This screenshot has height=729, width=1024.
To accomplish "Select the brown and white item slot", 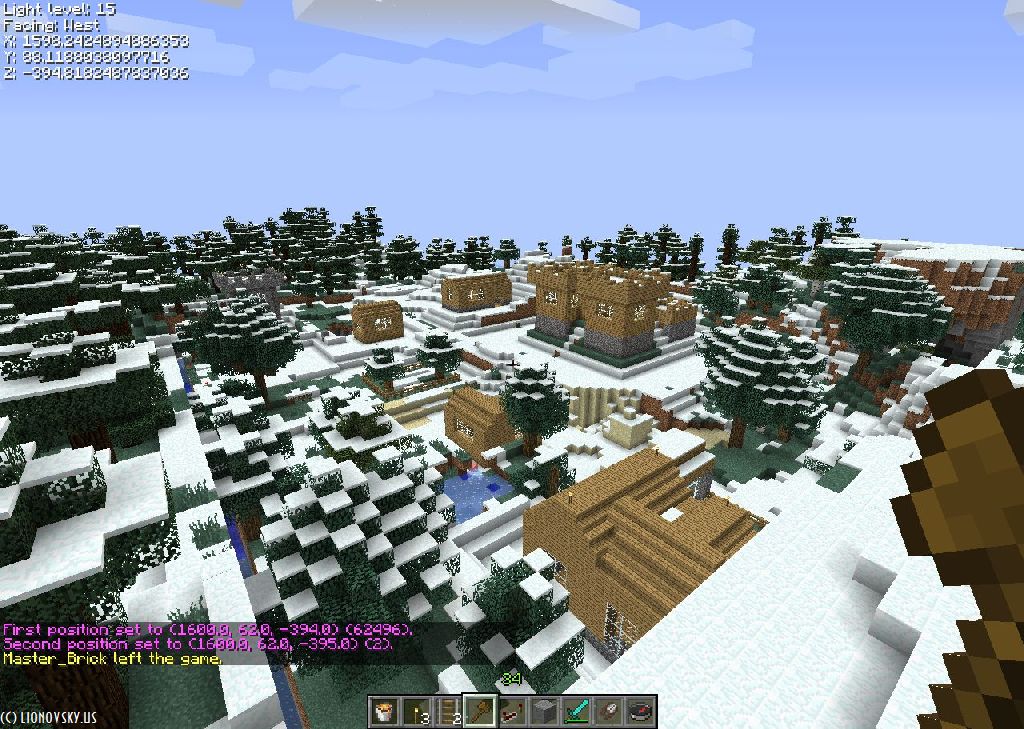I will (x=609, y=711).
